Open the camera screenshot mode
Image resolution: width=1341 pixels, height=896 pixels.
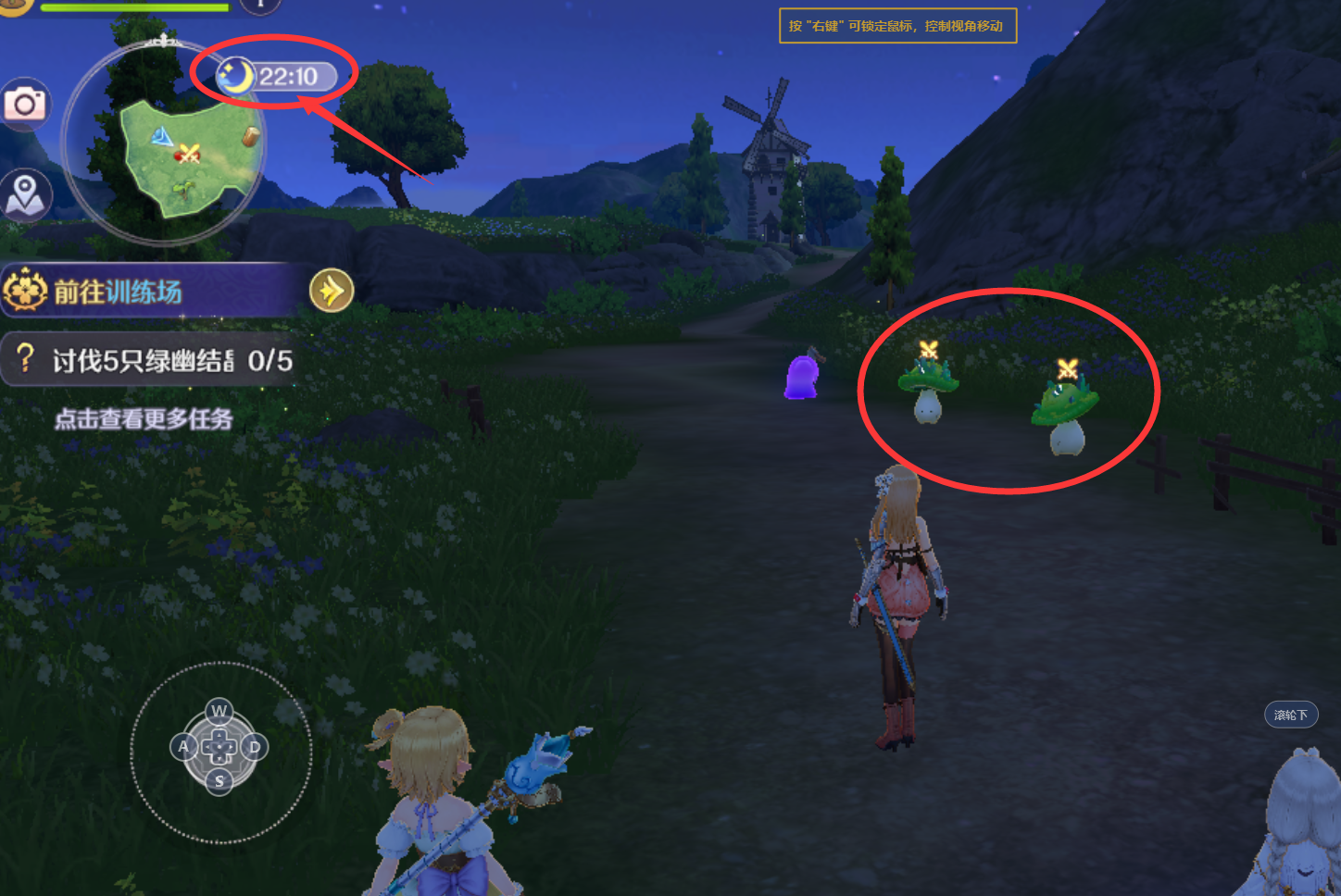coord(25,104)
